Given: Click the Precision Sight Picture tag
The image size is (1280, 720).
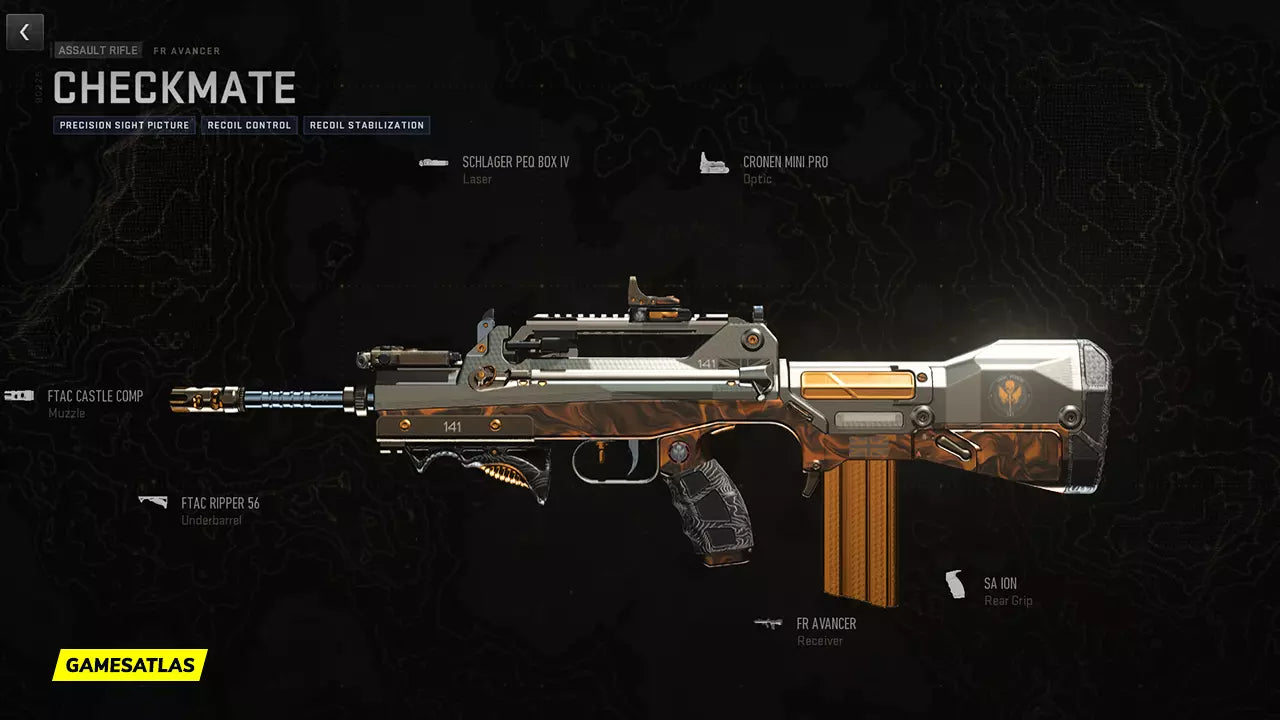Looking at the screenshot, I should tap(124, 126).
